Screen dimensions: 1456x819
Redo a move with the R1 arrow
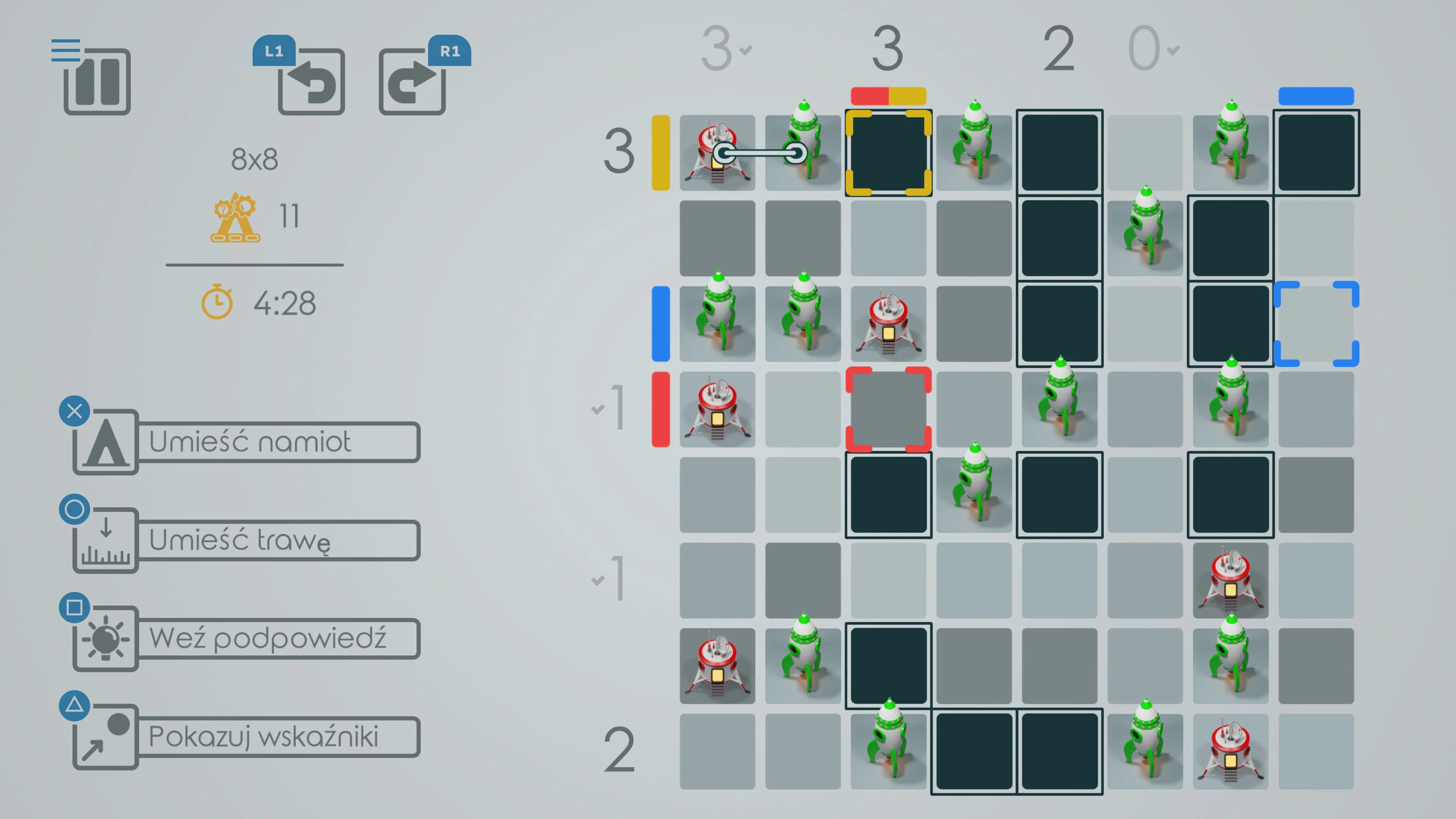pyautogui.click(x=412, y=83)
